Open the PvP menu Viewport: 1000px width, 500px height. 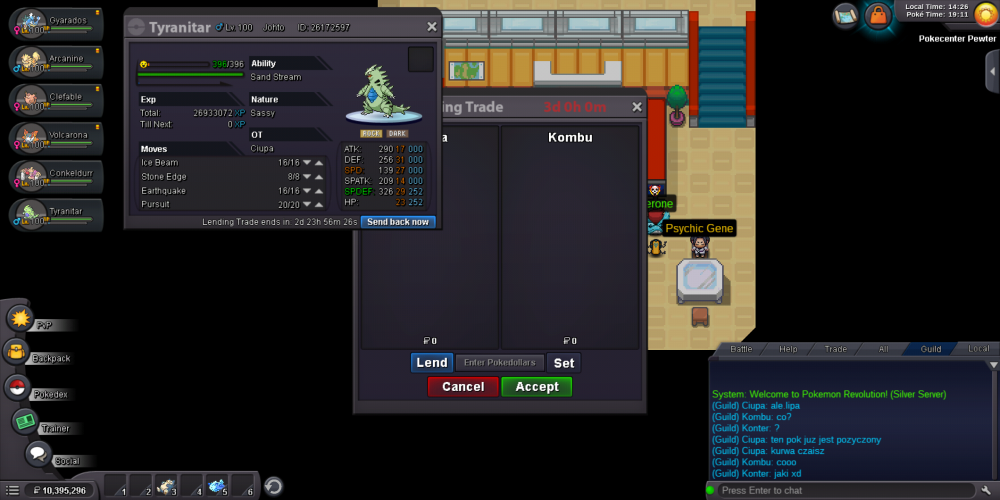(22, 319)
